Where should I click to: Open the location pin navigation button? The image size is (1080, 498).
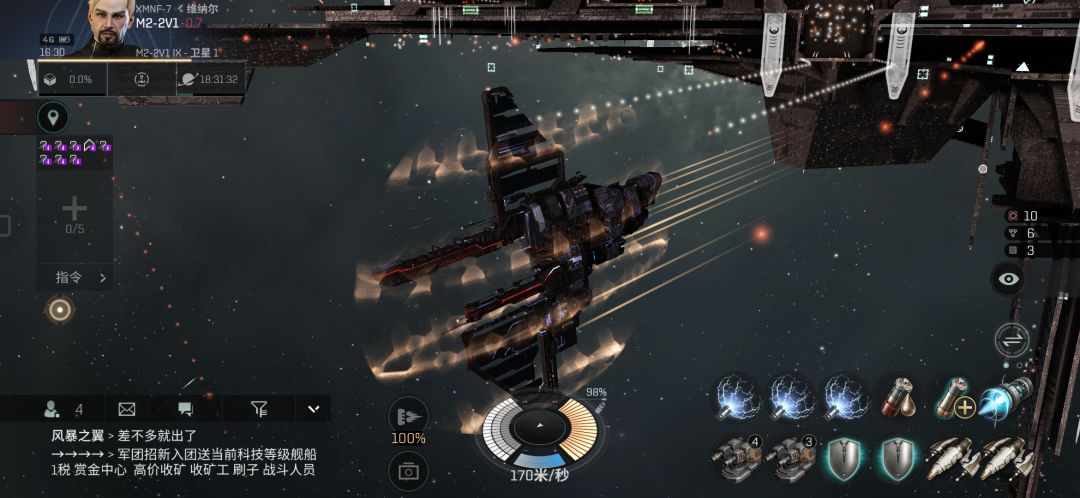(53, 118)
